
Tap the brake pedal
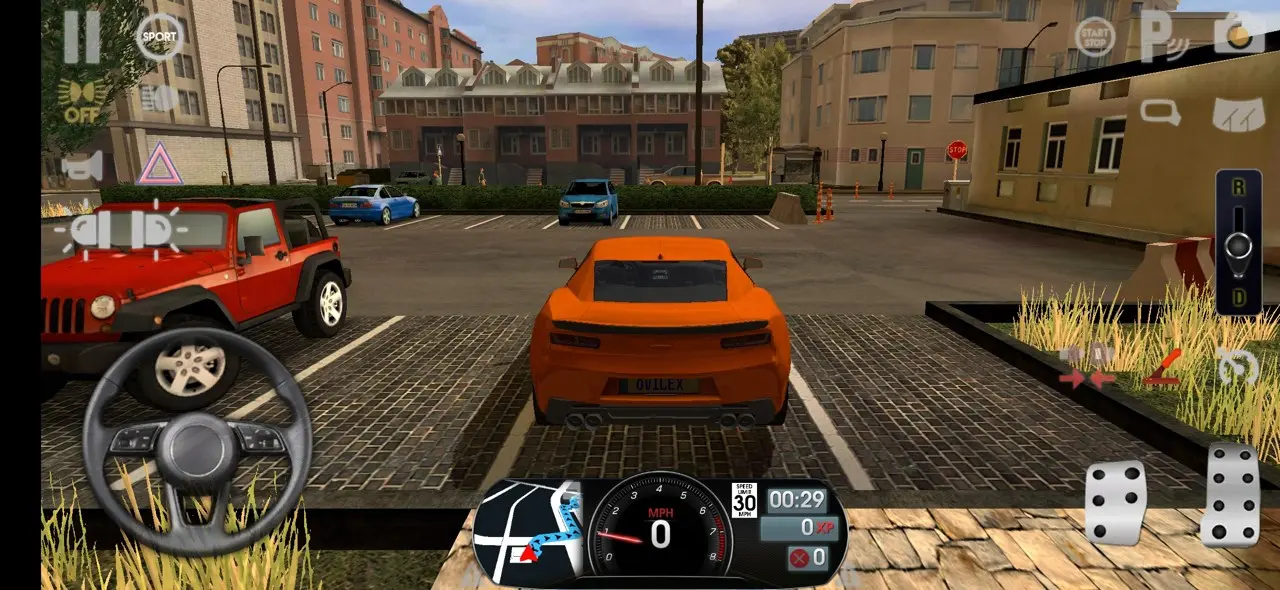[x=1116, y=503]
